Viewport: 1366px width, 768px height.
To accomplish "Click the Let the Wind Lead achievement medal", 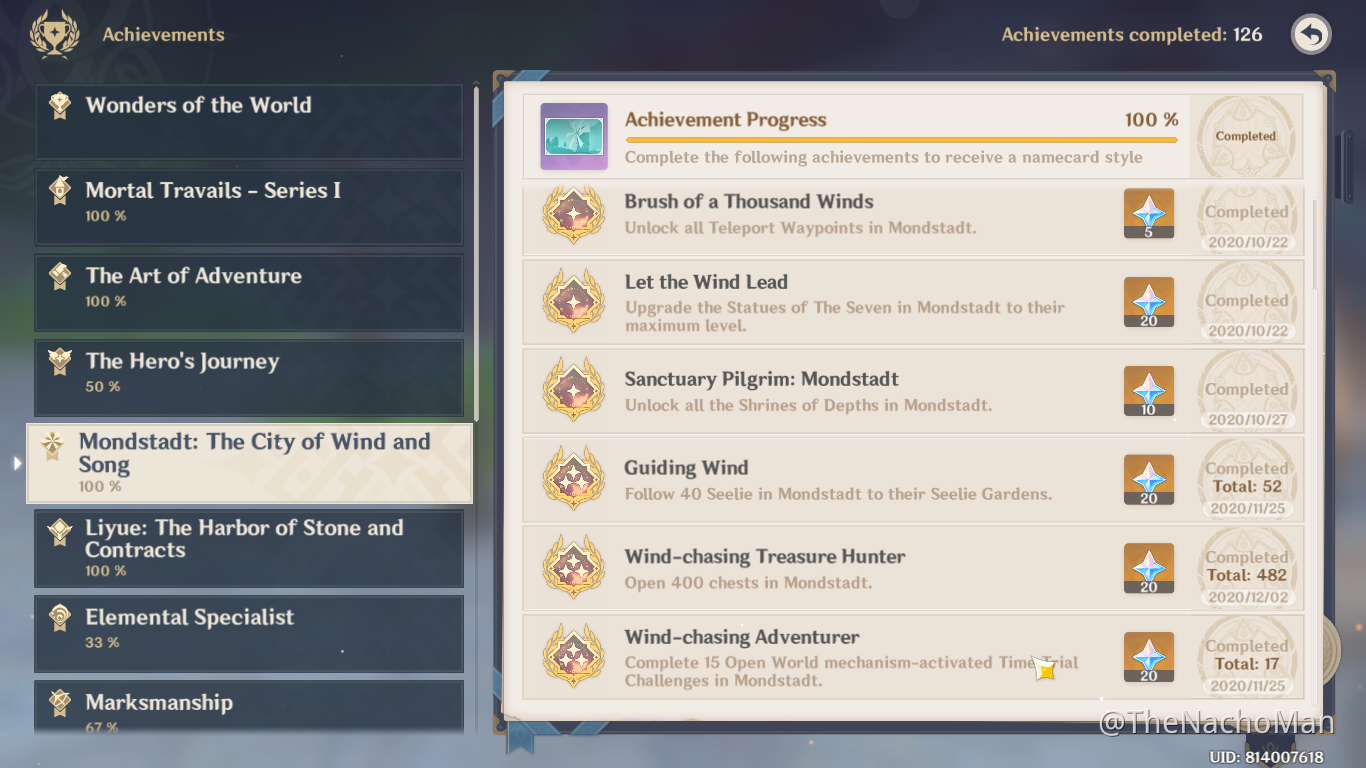I will [574, 302].
